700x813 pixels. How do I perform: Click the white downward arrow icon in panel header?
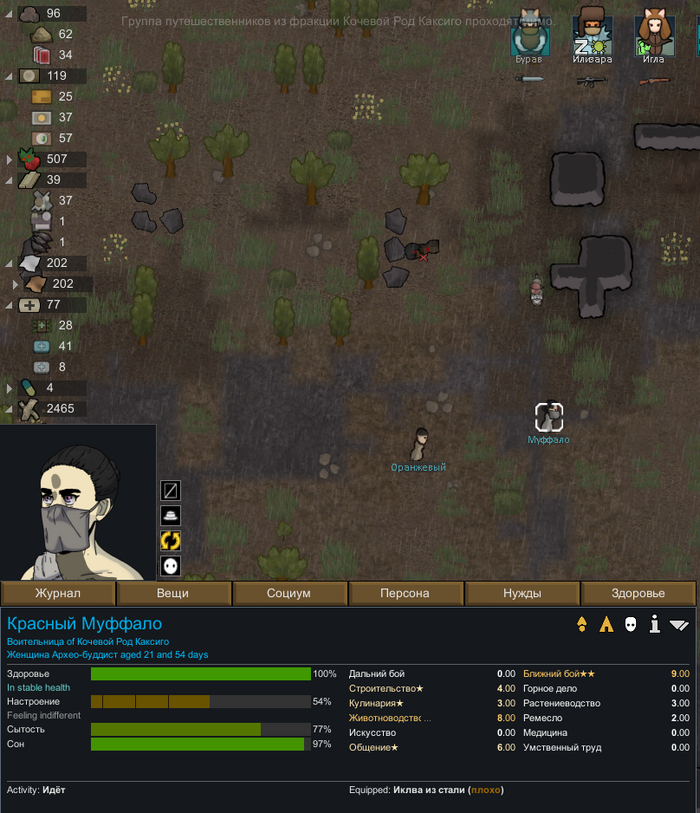click(680, 625)
